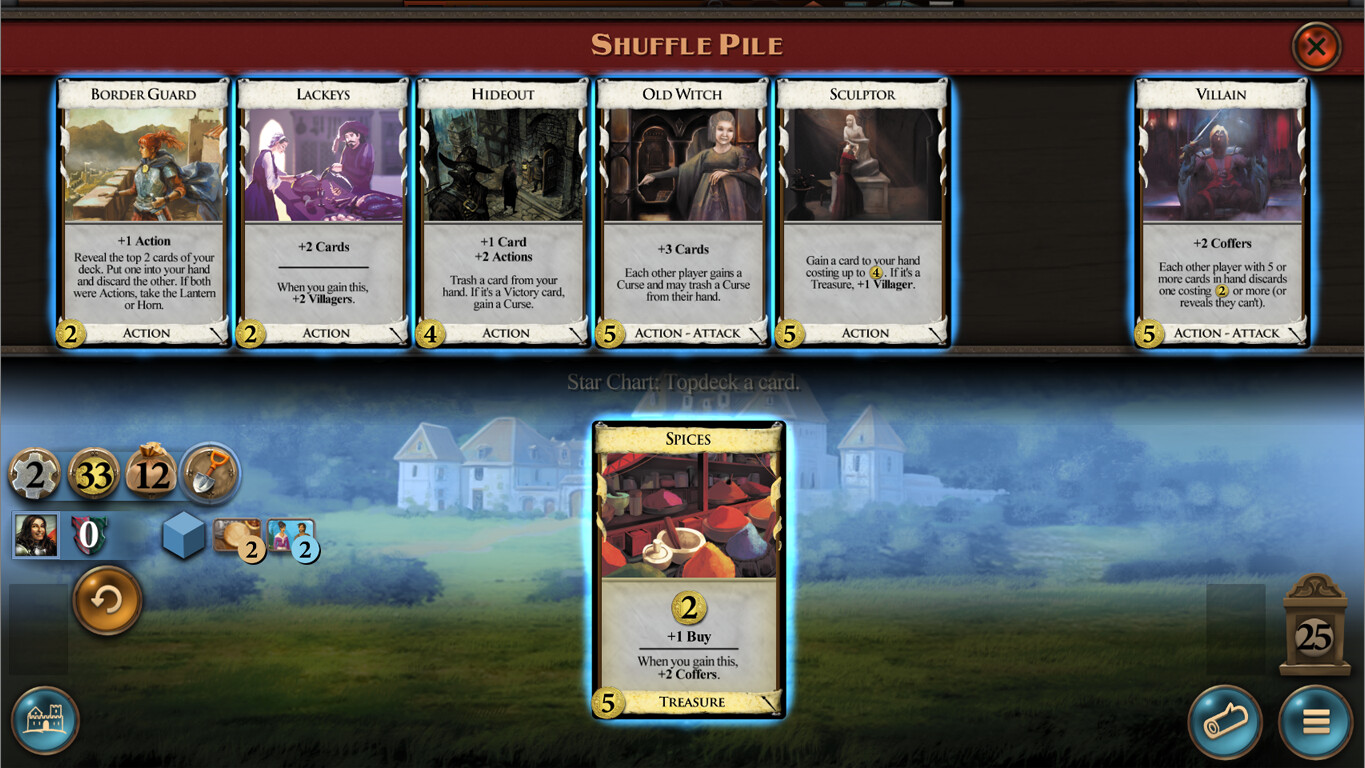Open the game log scroll icon
This screenshot has height=768, width=1365.
click(x=1225, y=721)
